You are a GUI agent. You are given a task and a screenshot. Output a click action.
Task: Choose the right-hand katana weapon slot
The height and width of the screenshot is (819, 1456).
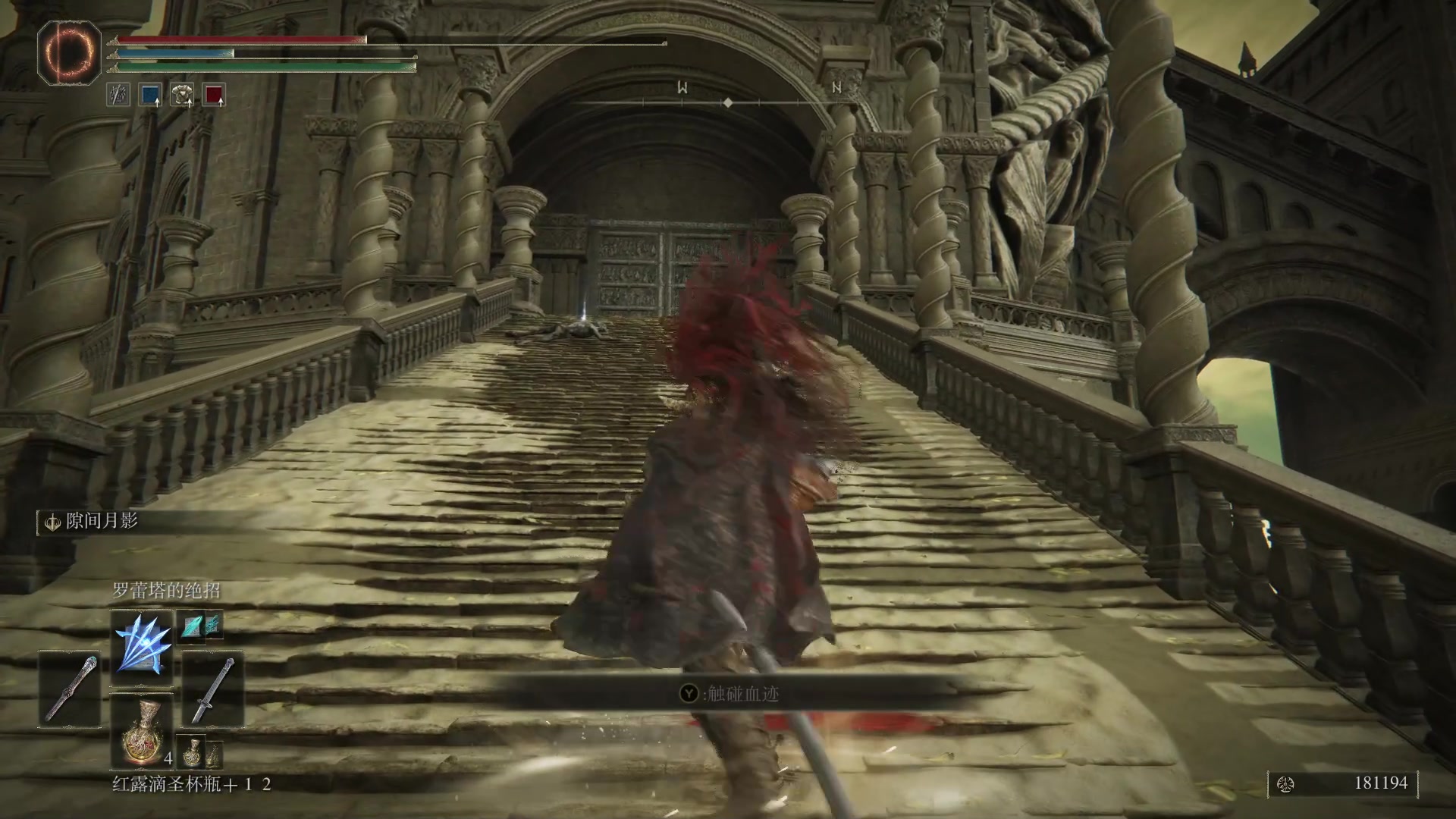[212, 689]
